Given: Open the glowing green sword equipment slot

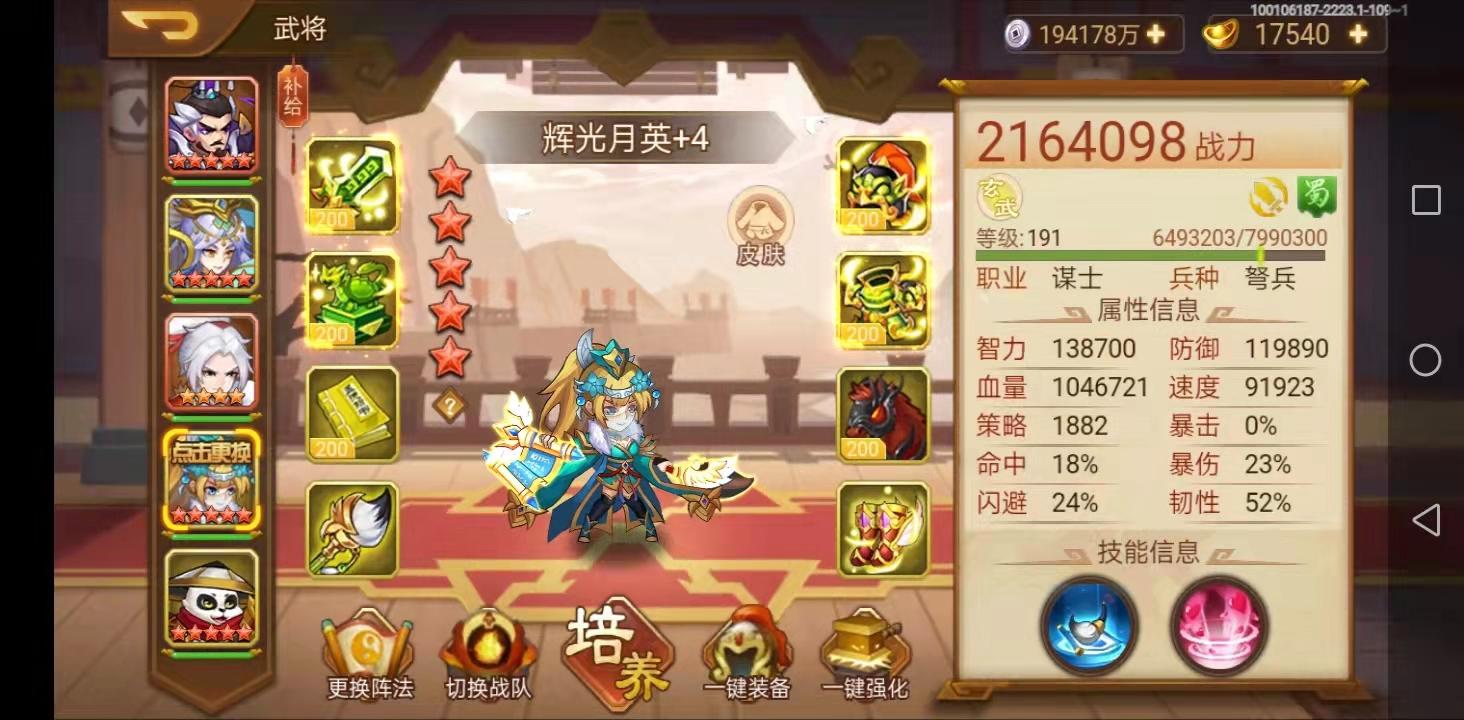Looking at the screenshot, I should coord(352,188).
